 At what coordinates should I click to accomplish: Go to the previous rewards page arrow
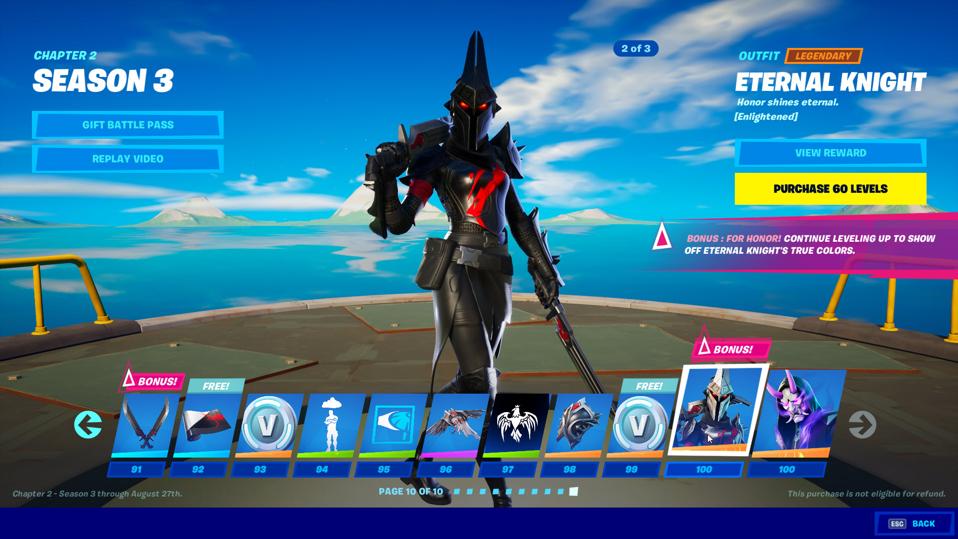88,424
